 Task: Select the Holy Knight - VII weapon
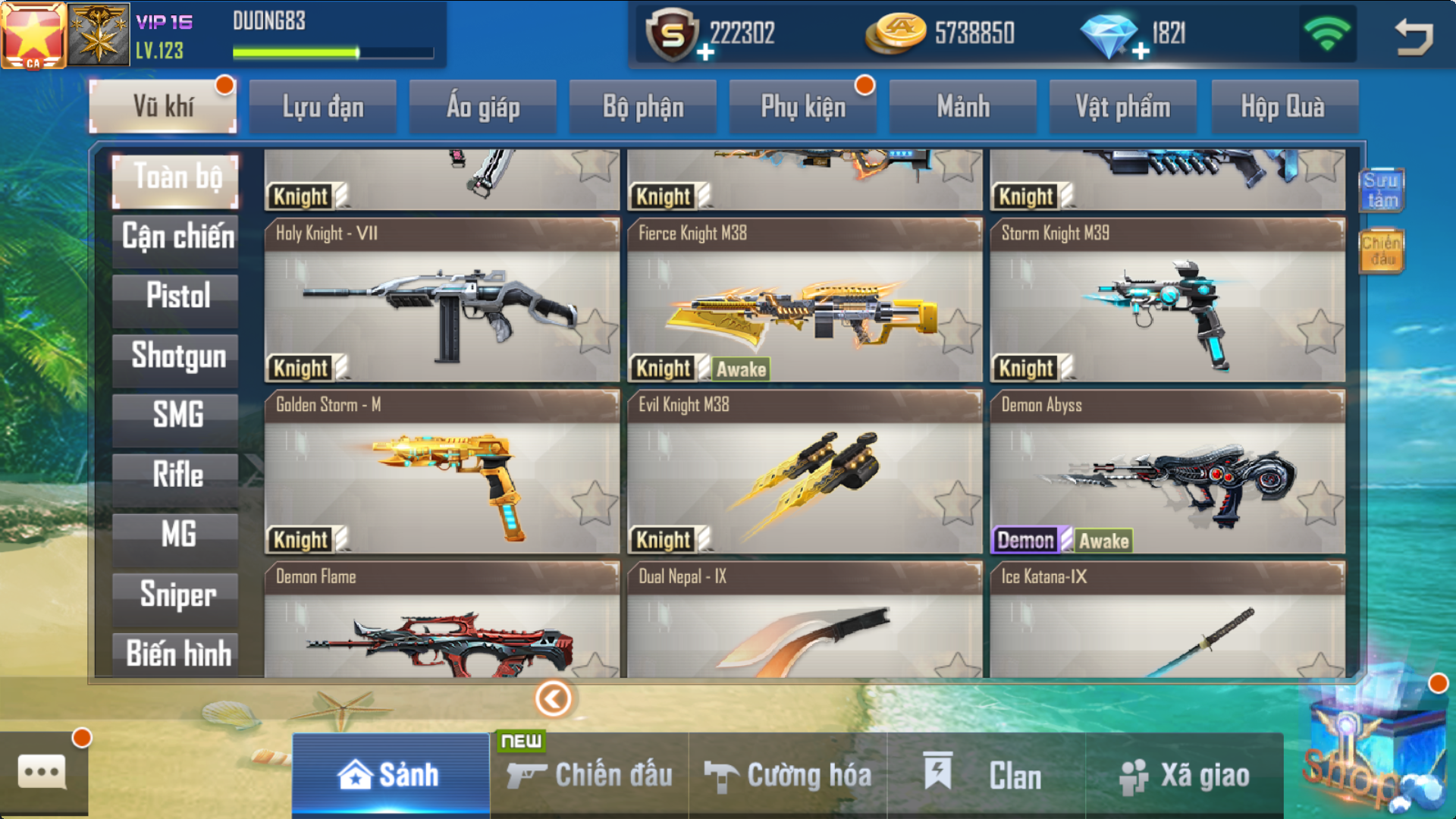(x=441, y=303)
